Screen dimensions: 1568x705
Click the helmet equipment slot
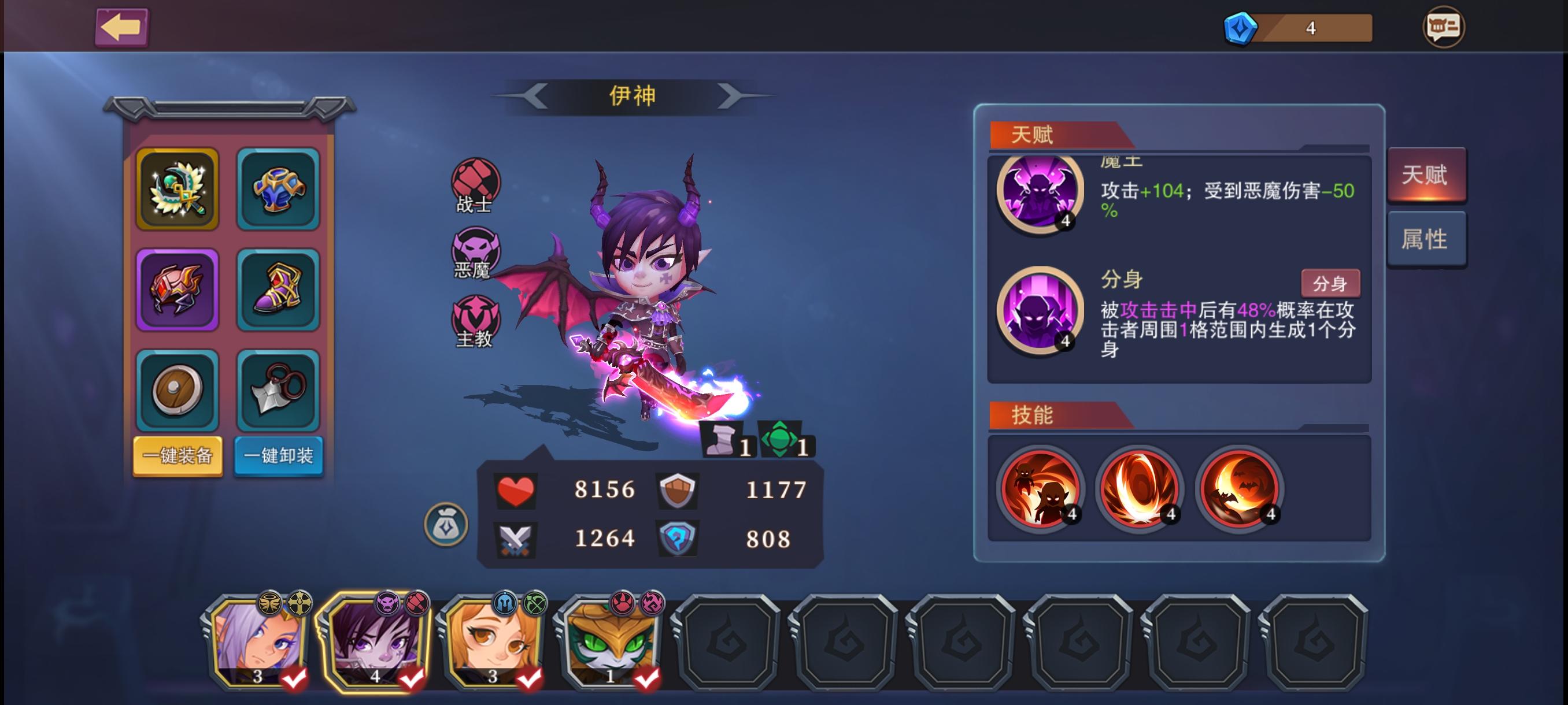177,289
